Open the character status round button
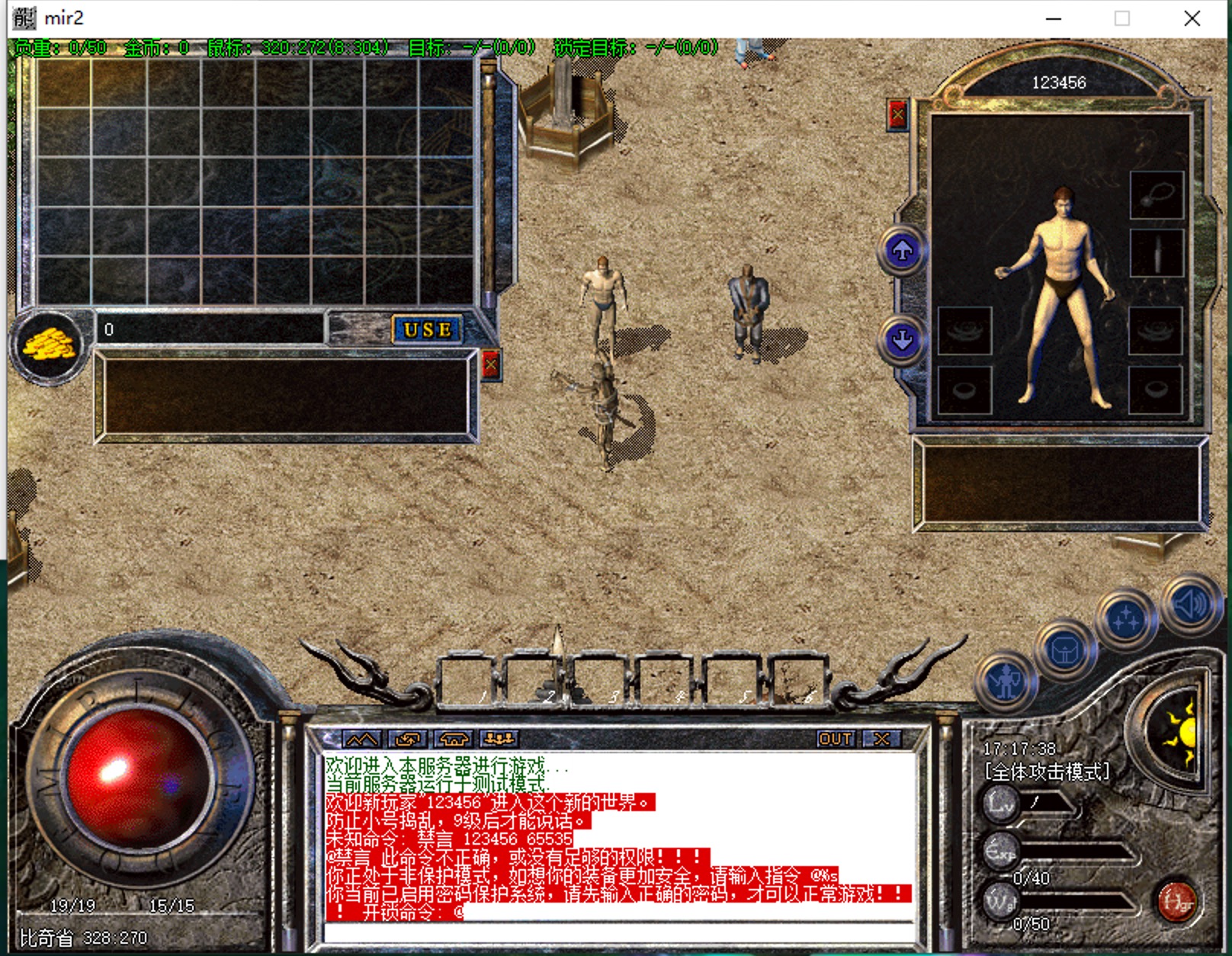 tap(1006, 681)
